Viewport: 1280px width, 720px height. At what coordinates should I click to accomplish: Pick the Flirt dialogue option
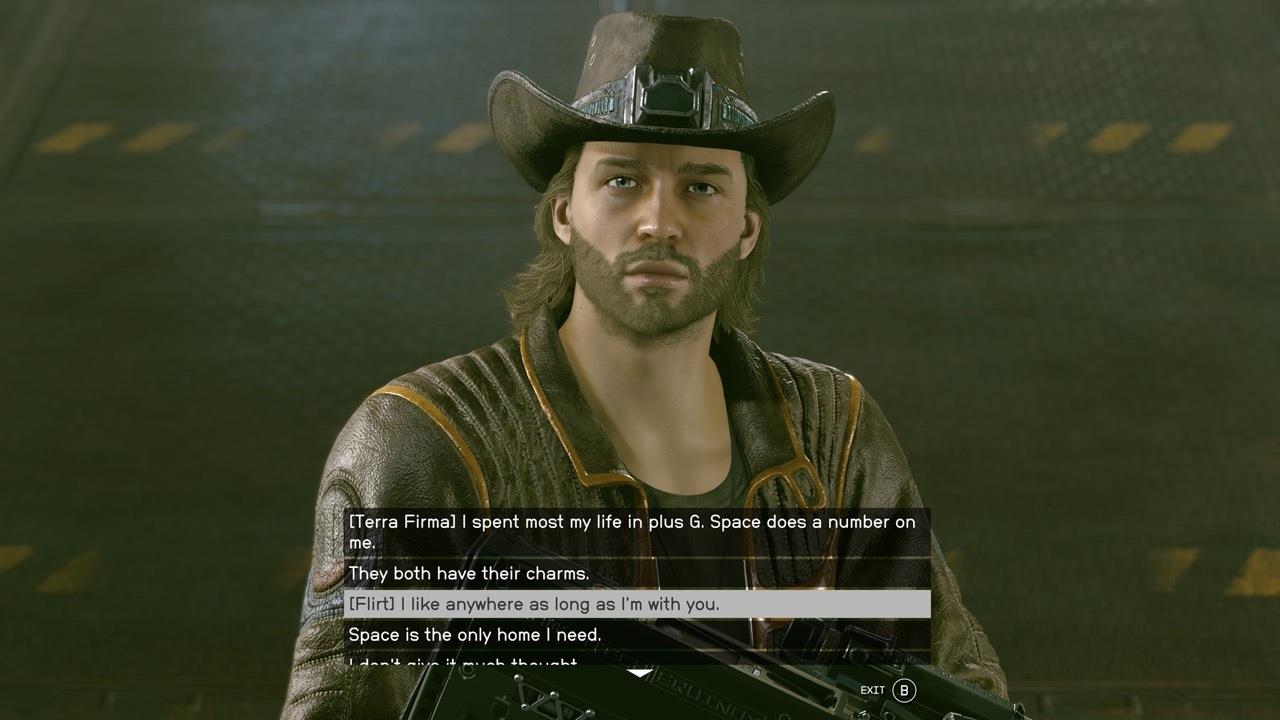tap(636, 604)
